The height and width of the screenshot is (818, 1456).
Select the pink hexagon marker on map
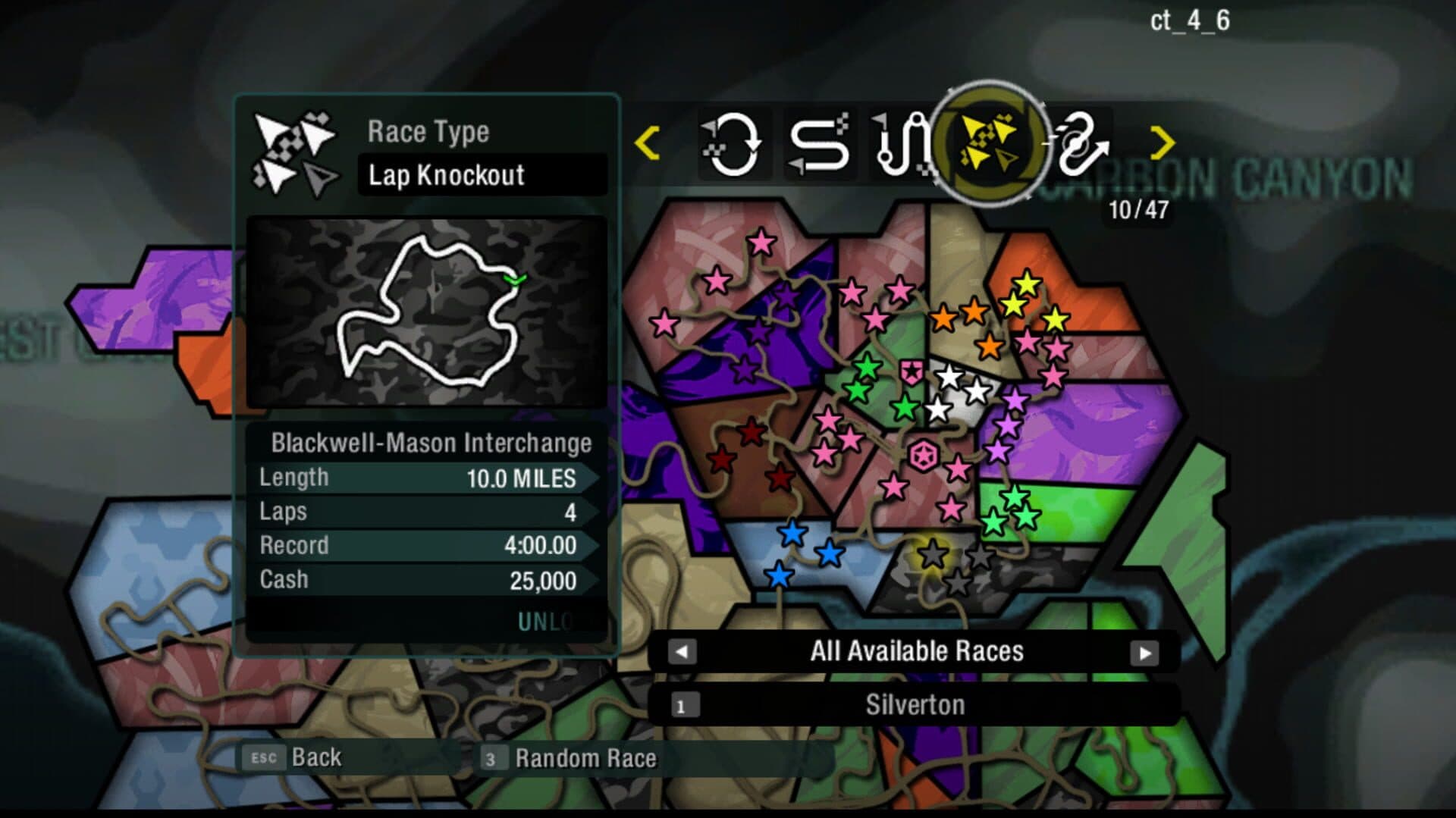click(x=923, y=456)
